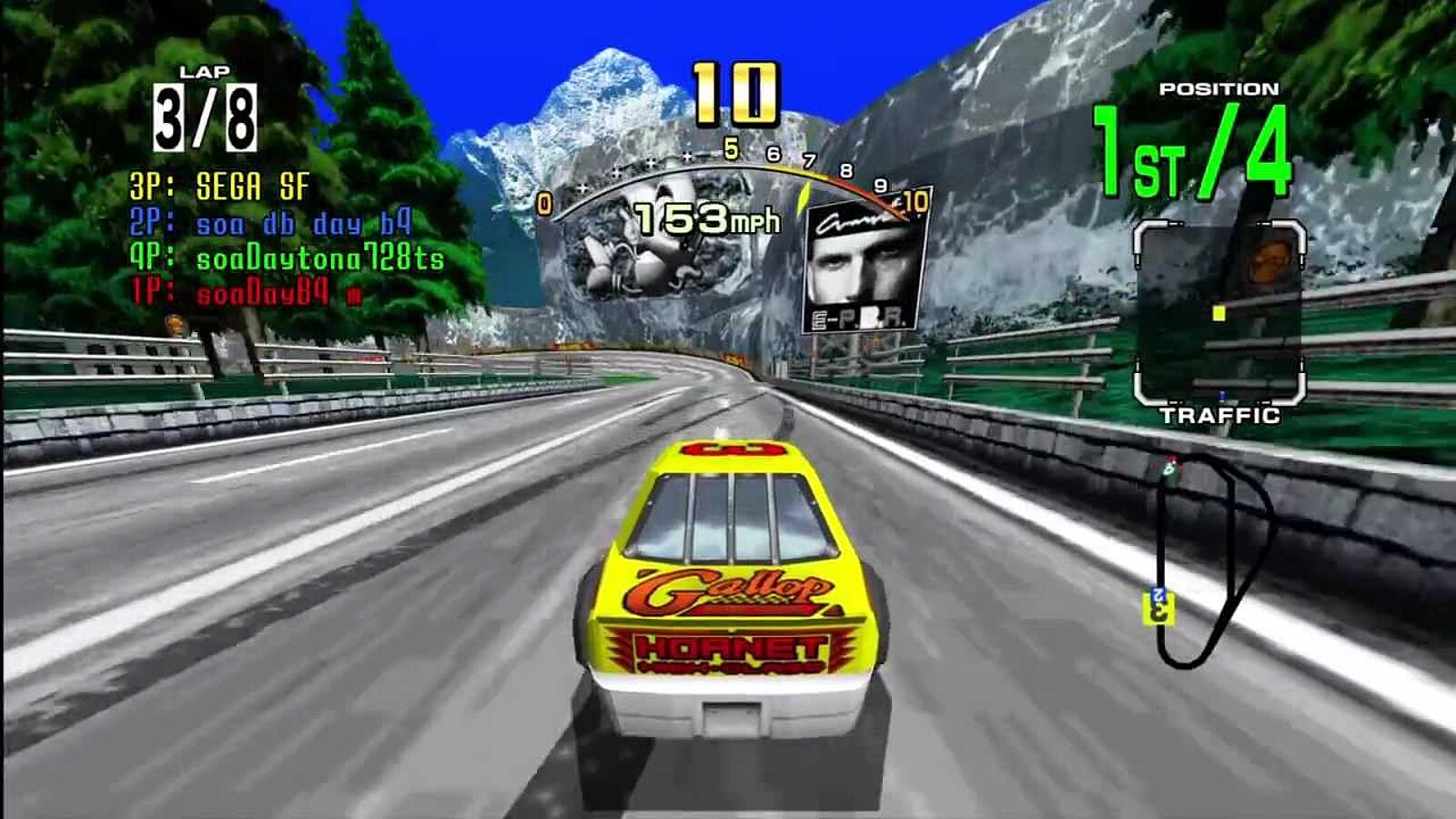The image size is (1456, 819).
Task: Choose player row 4P soaDaytona728ts
Action: 287,258
